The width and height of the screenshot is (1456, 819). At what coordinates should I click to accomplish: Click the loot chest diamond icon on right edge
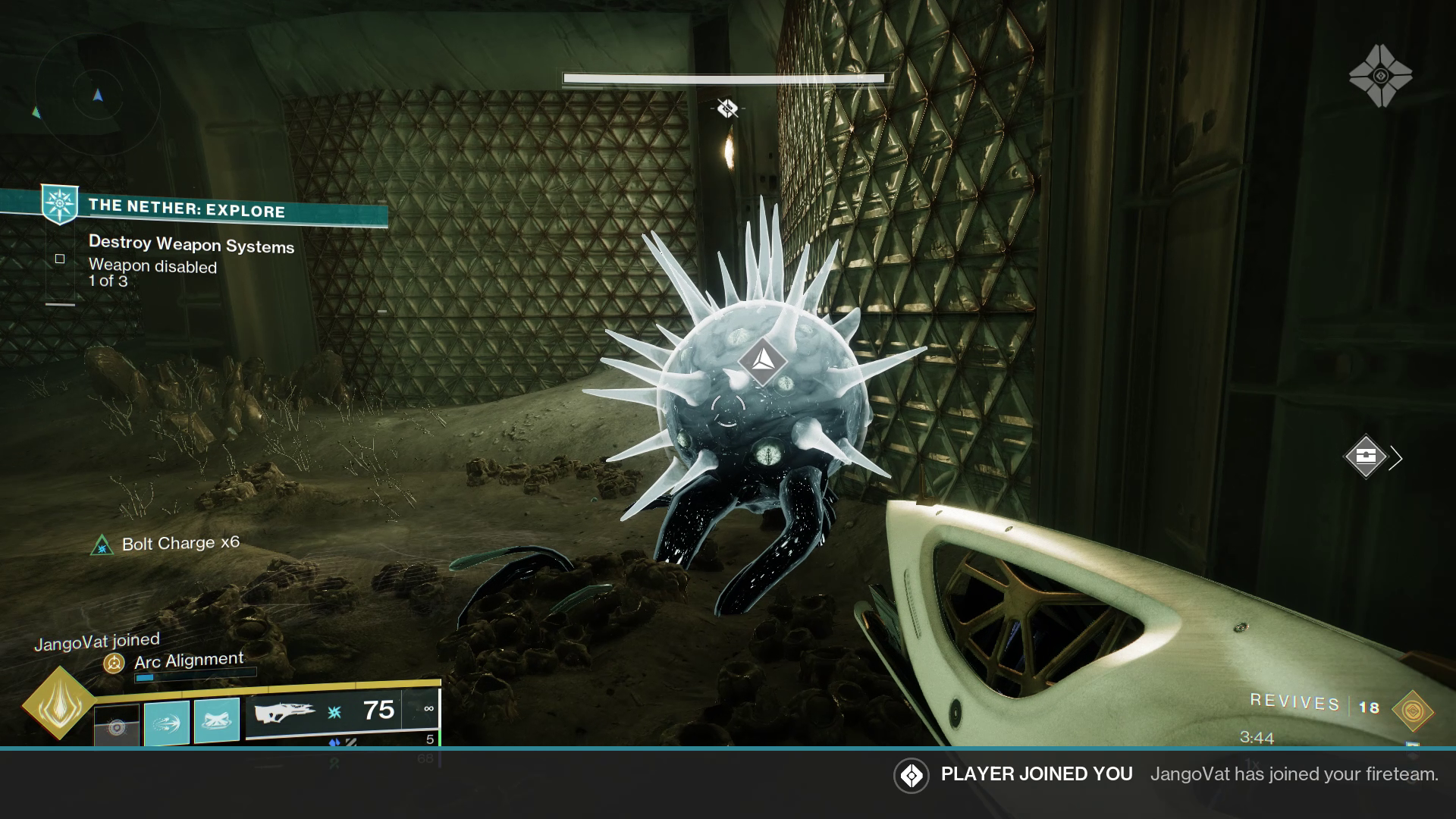pyautogui.click(x=1367, y=458)
